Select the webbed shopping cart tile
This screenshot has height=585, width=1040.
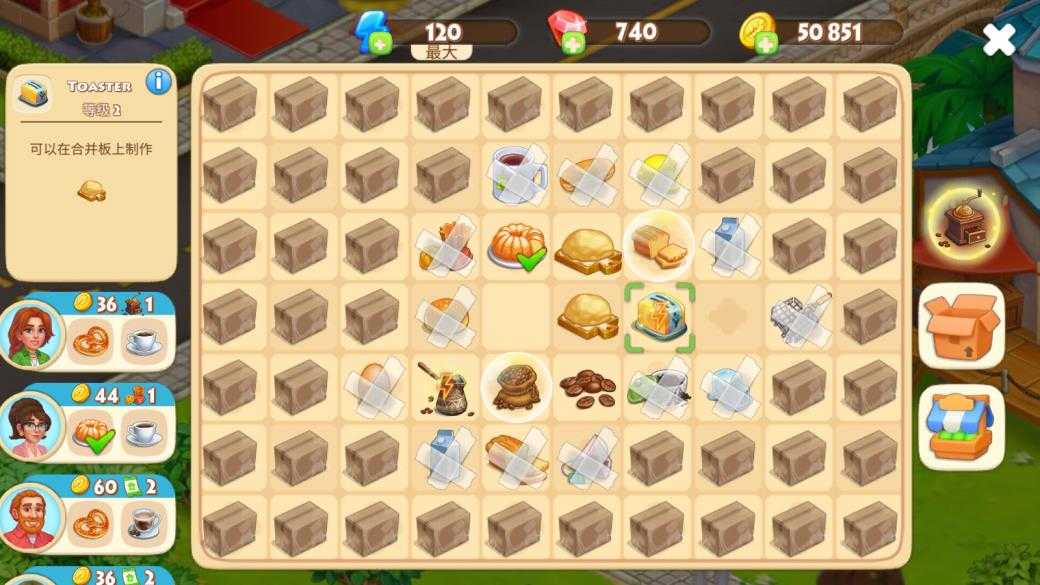(800, 317)
